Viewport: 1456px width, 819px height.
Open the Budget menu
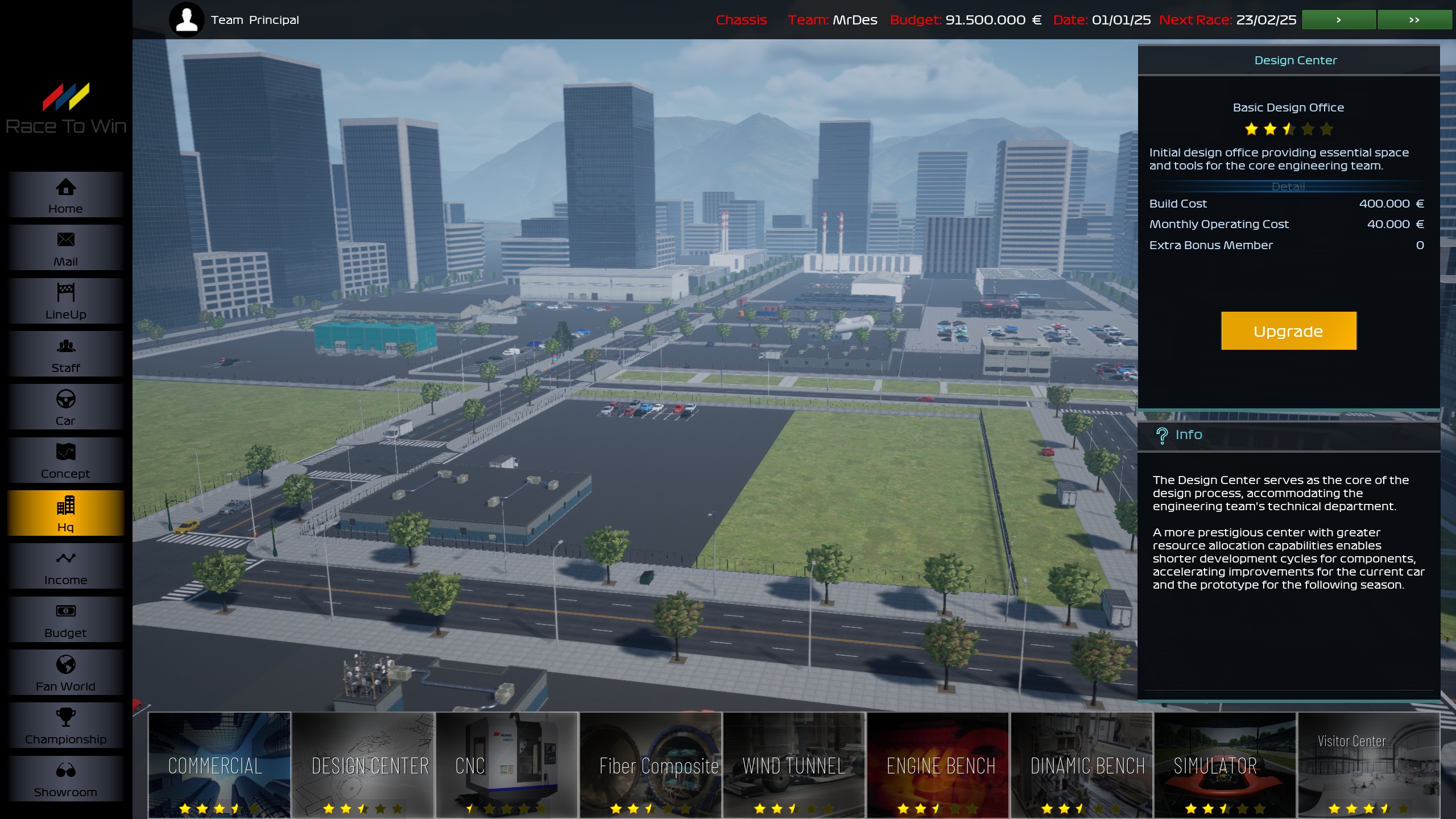coord(65,619)
